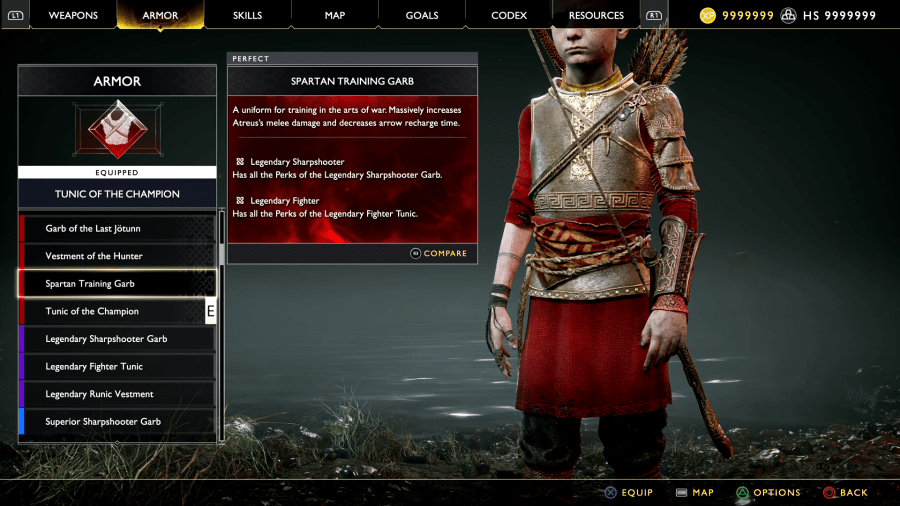
Task: Choose Legendary Sharpshooter Garb from list
Action: [117, 339]
